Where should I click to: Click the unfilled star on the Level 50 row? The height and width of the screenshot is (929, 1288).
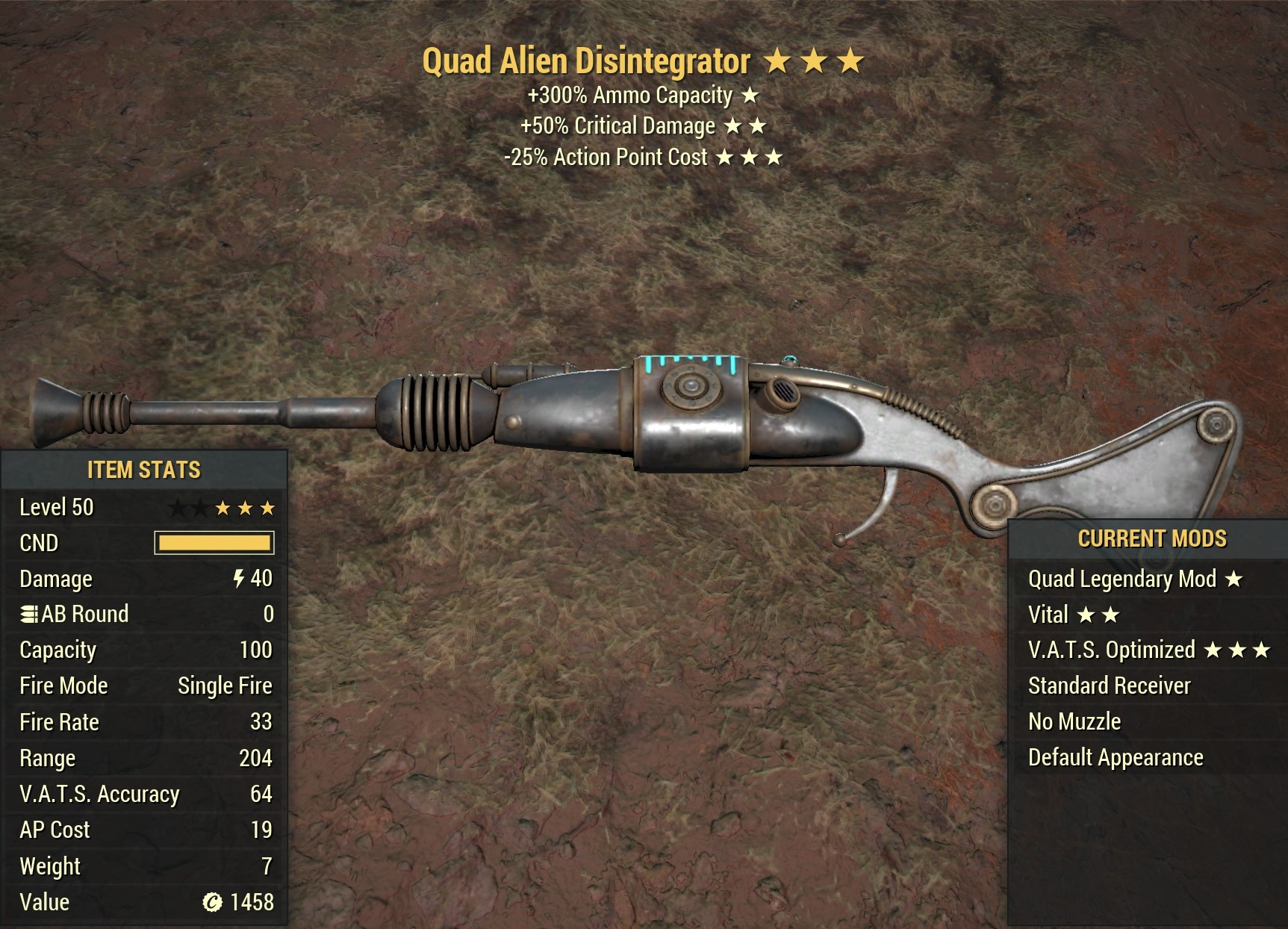[x=179, y=507]
